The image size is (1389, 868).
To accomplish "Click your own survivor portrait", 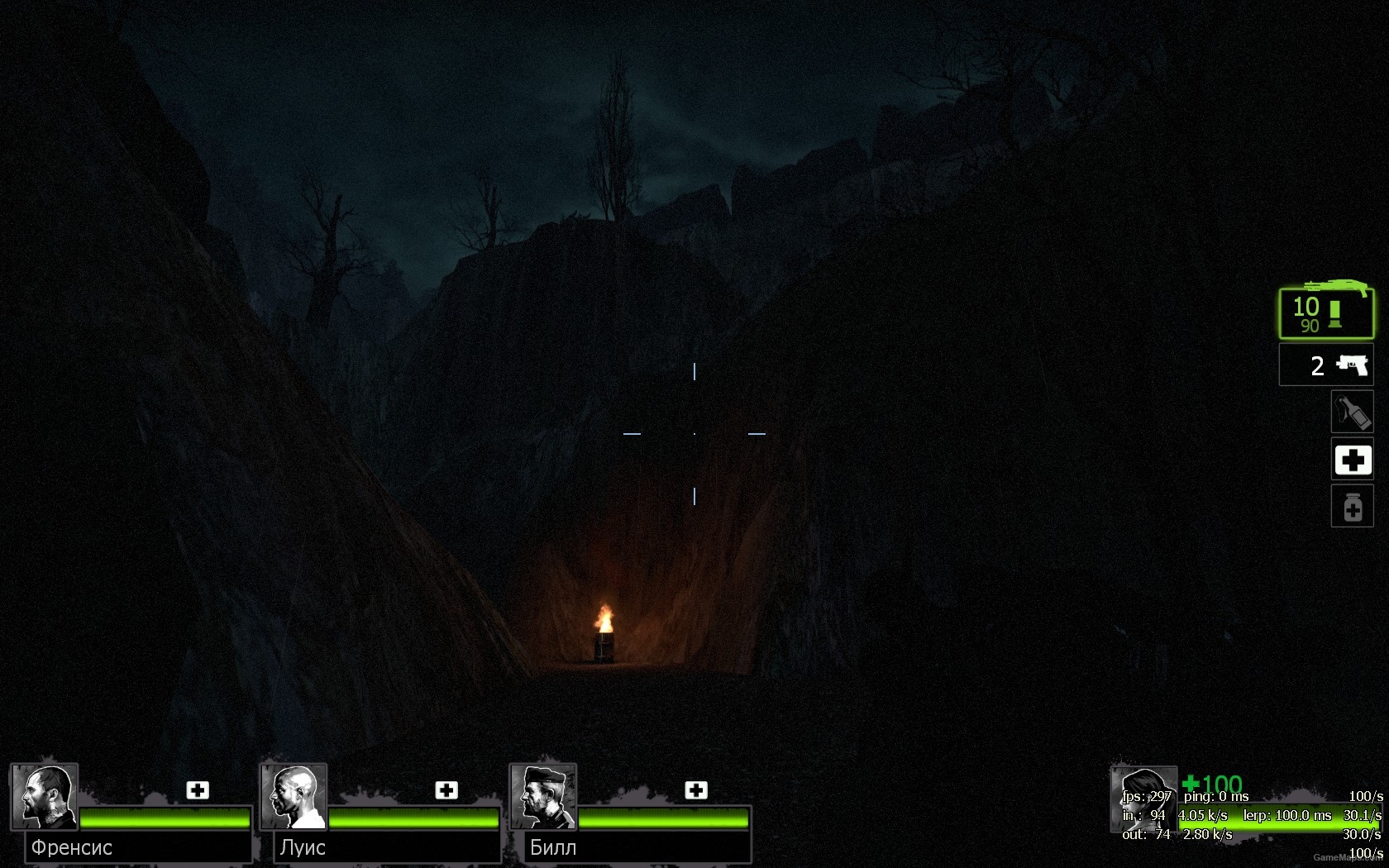I will (x=1143, y=799).
